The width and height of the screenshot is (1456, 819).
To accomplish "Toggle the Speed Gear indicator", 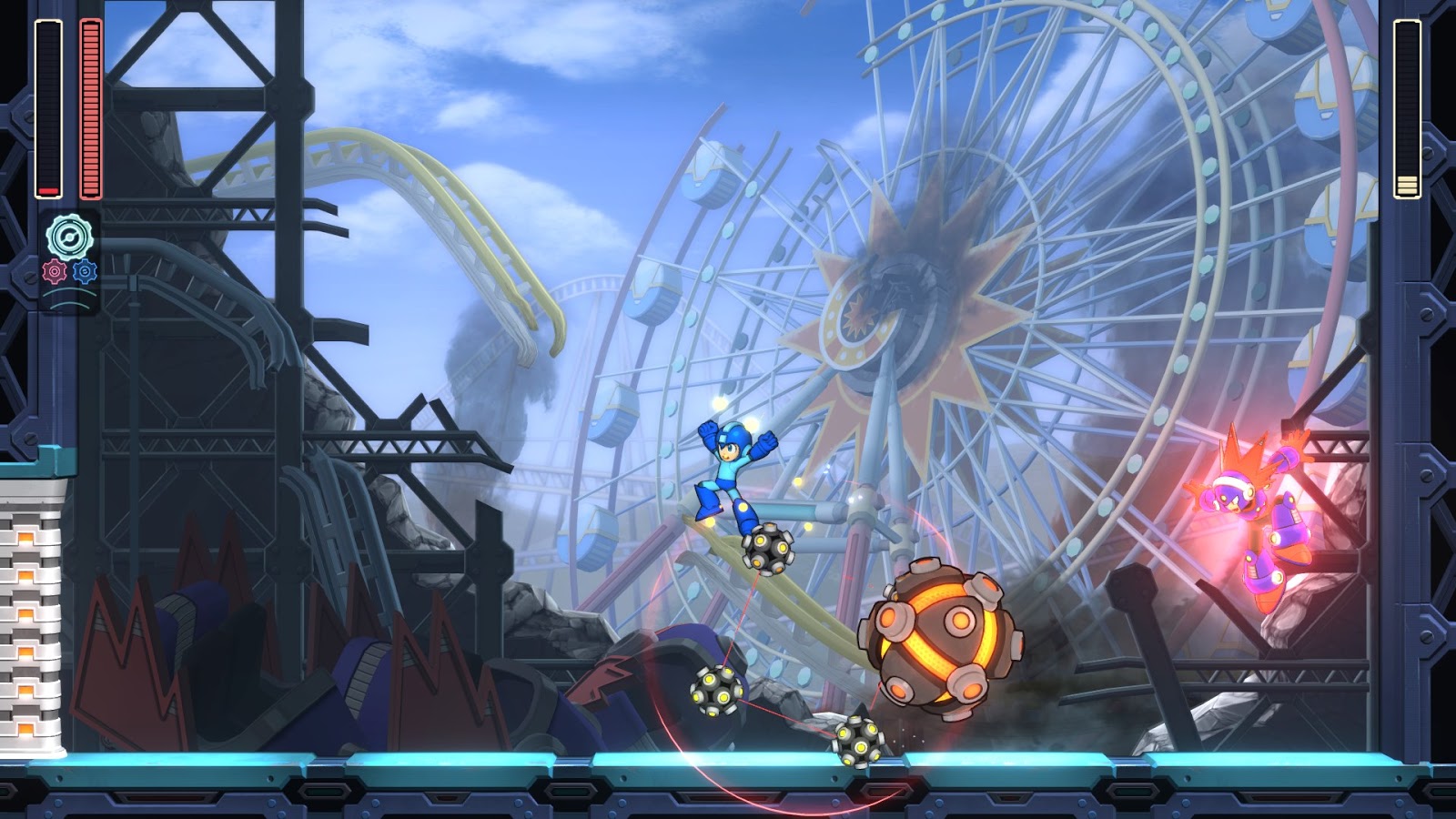I will [x=84, y=272].
